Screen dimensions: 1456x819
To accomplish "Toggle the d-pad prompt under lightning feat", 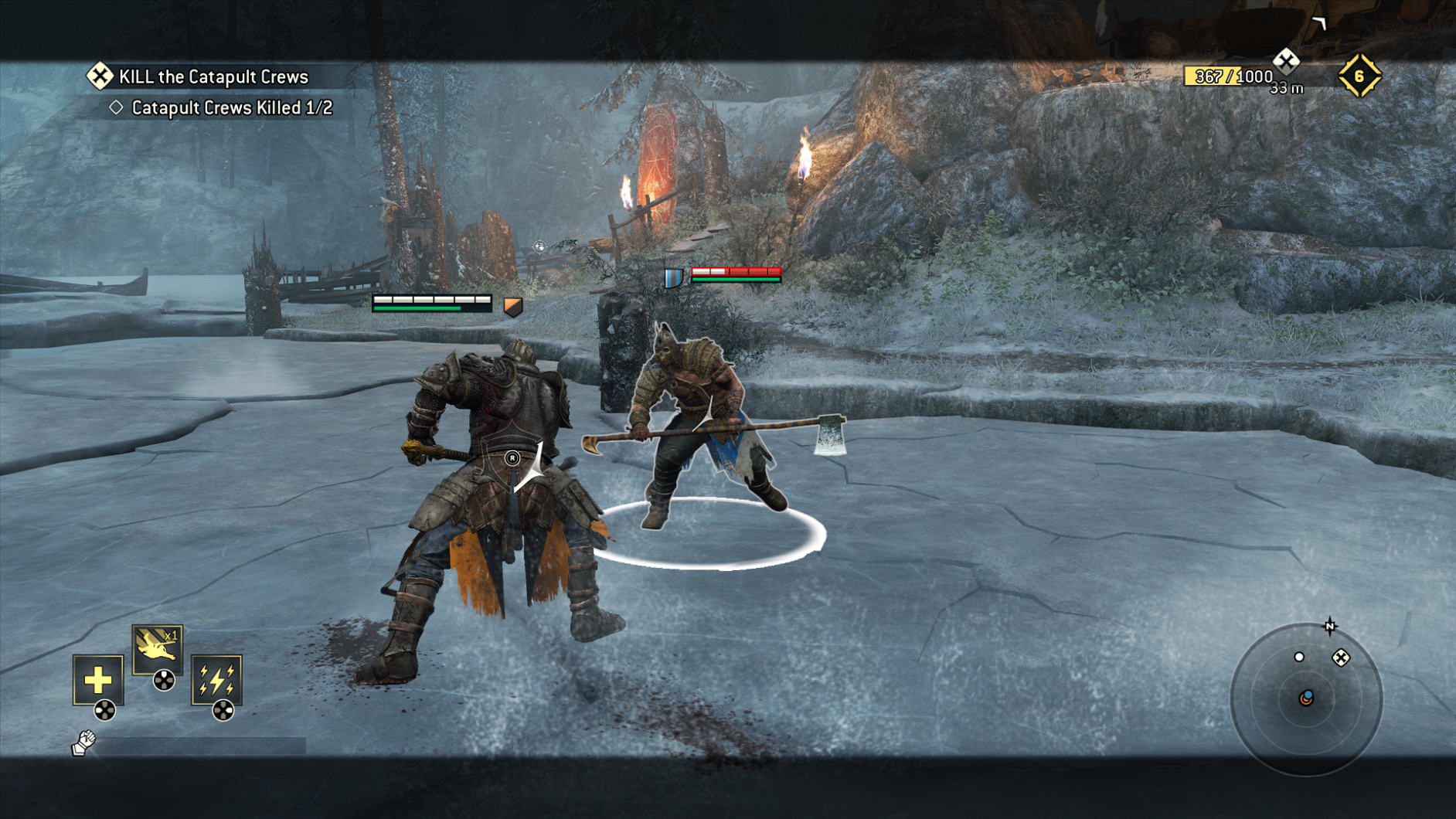I will [223, 710].
